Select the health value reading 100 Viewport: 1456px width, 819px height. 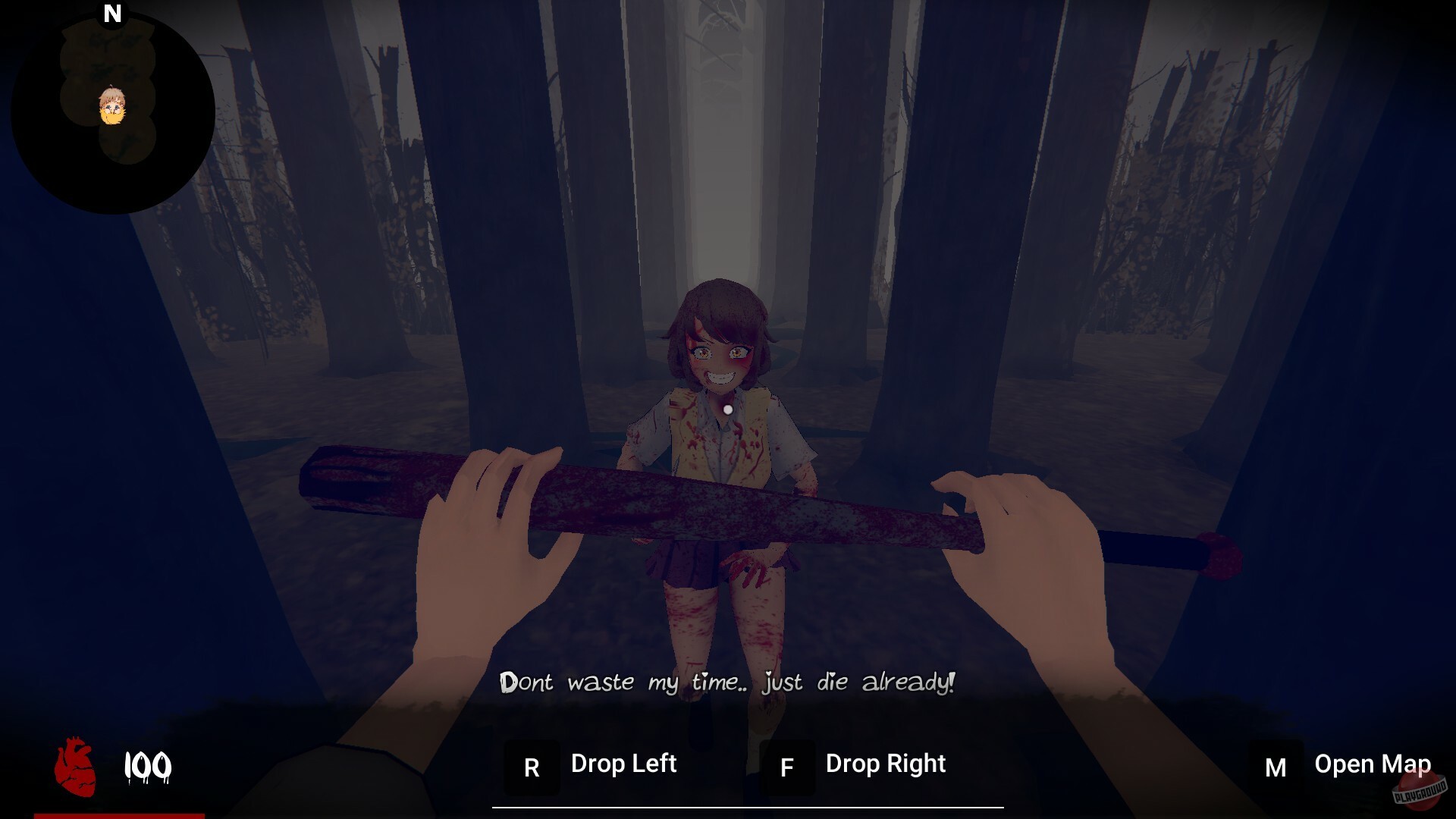point(149,766)
